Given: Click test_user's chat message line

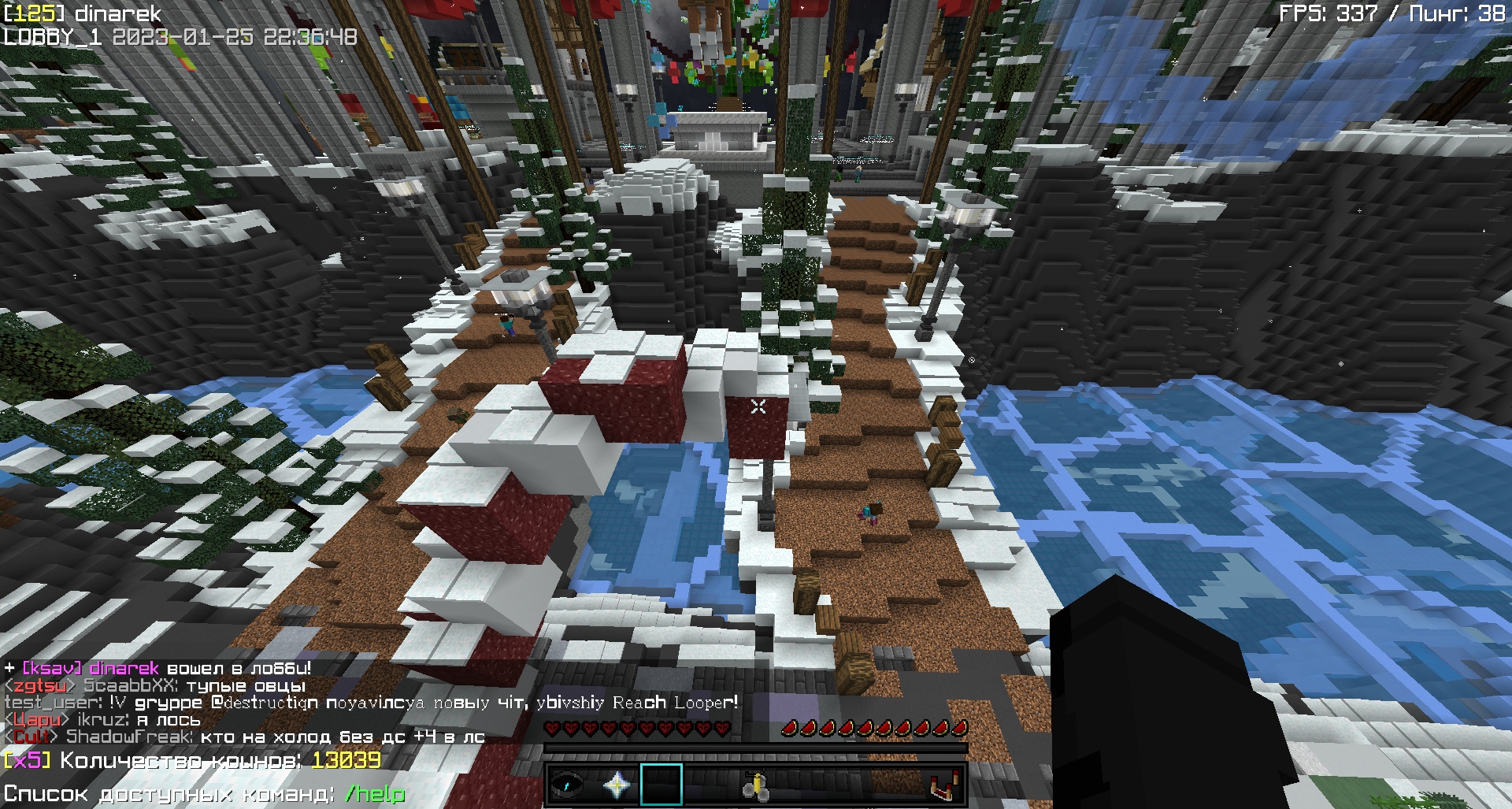Looking at the screenshot, I should pyautogui.click(x=370, y=703).
